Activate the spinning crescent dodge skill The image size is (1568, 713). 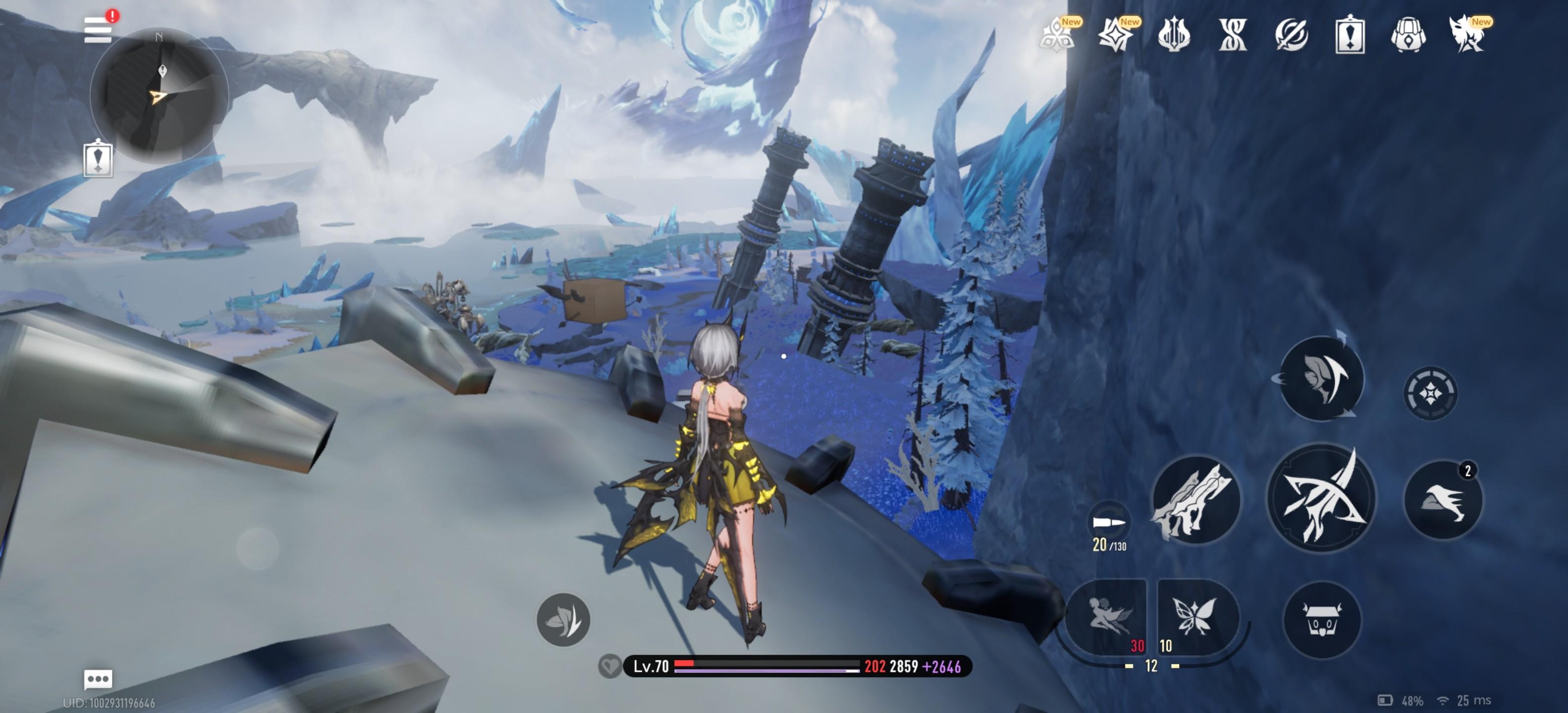click(1321, 378)
